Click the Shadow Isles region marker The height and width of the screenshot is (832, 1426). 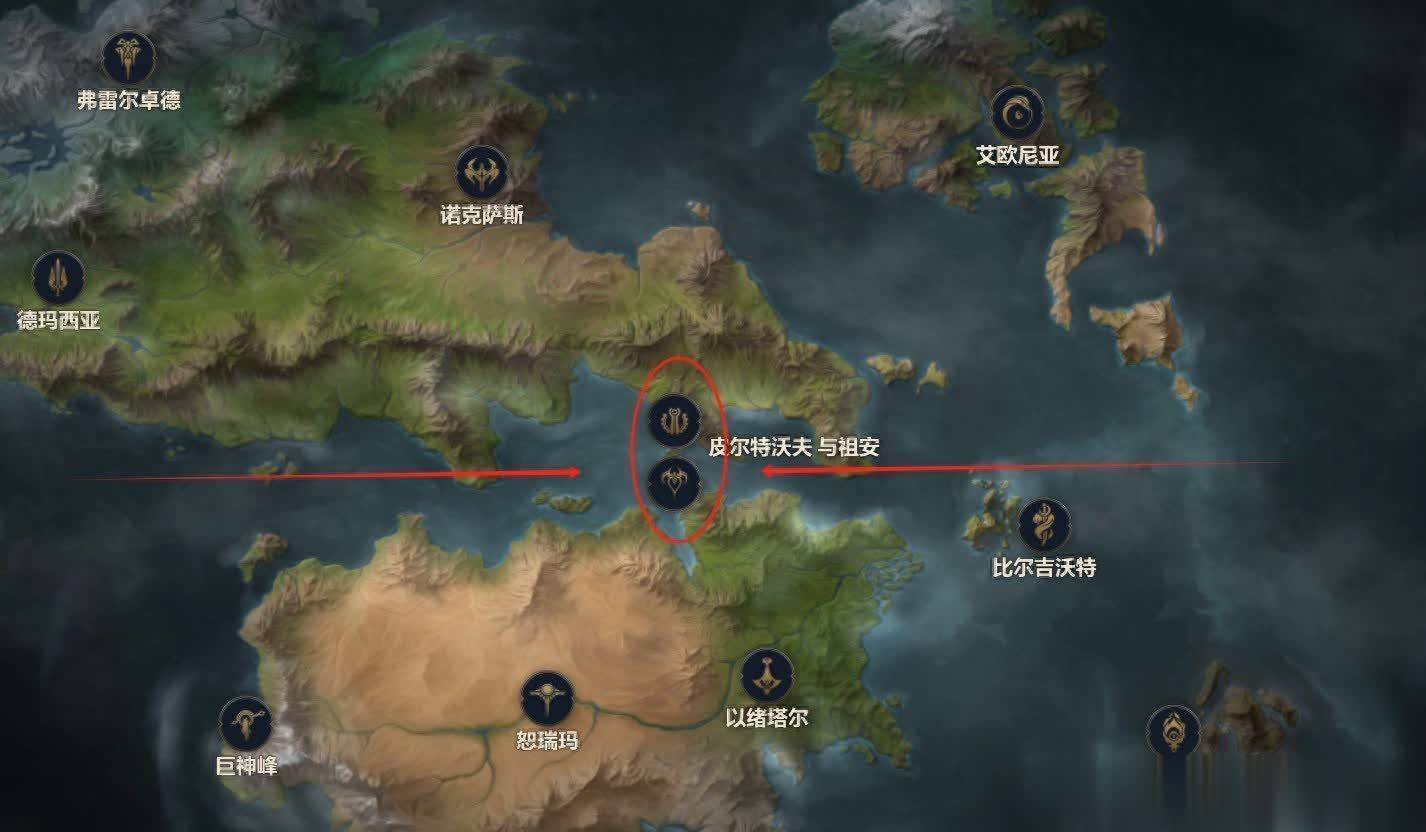[1173, 731]
